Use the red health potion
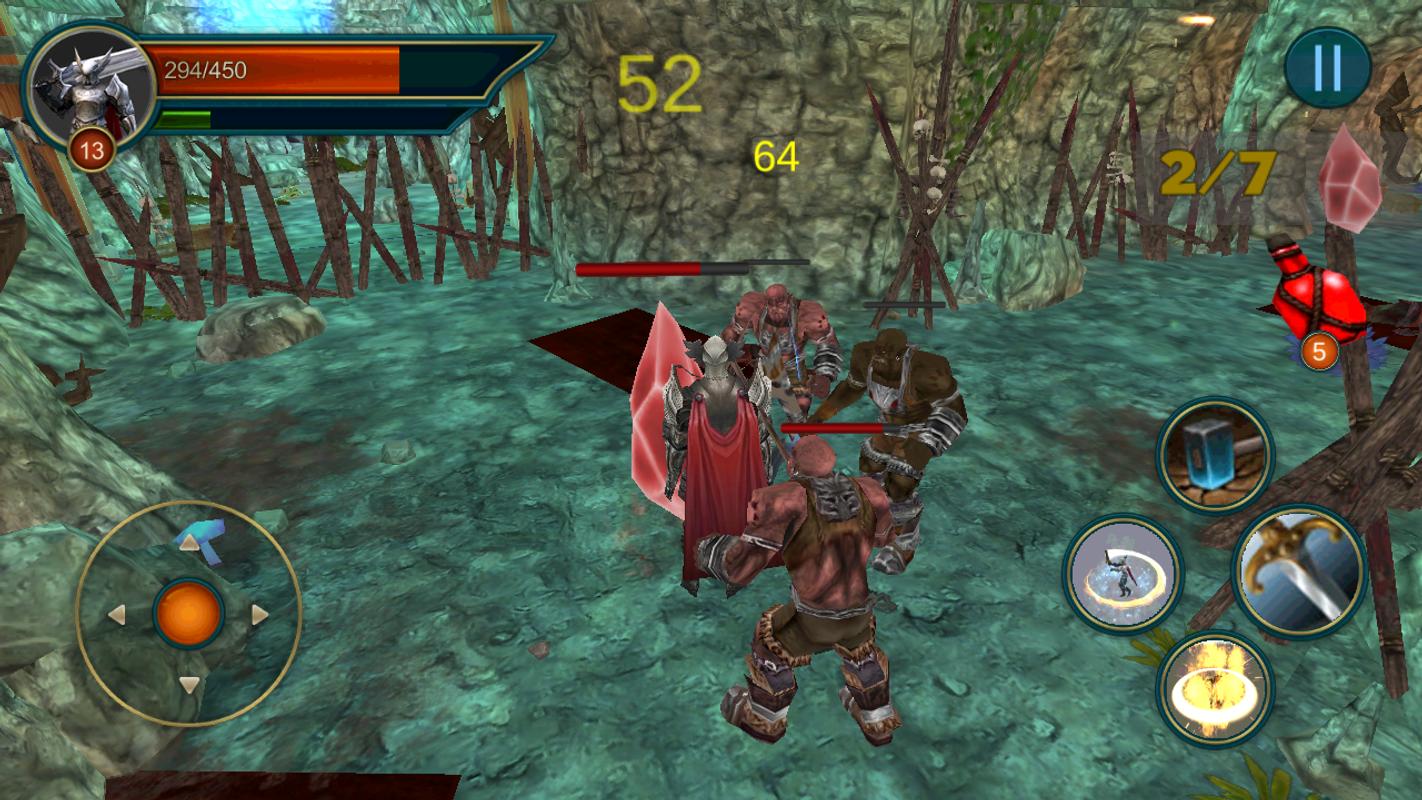 [1318, 297]
